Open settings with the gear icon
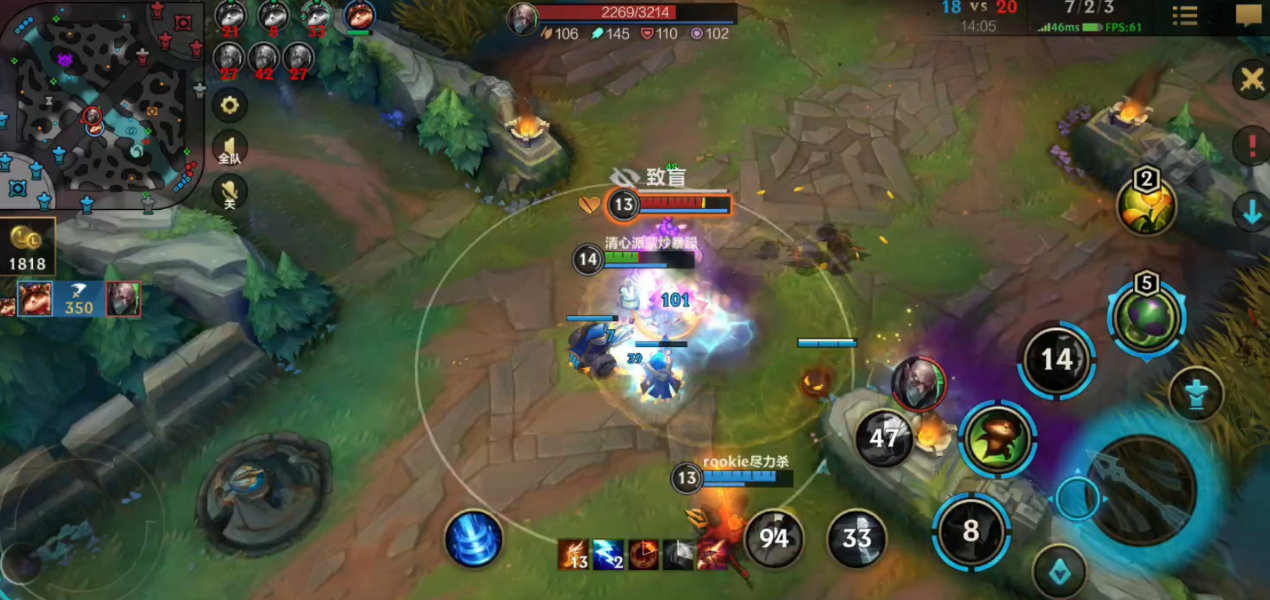 tap(230, 104)
